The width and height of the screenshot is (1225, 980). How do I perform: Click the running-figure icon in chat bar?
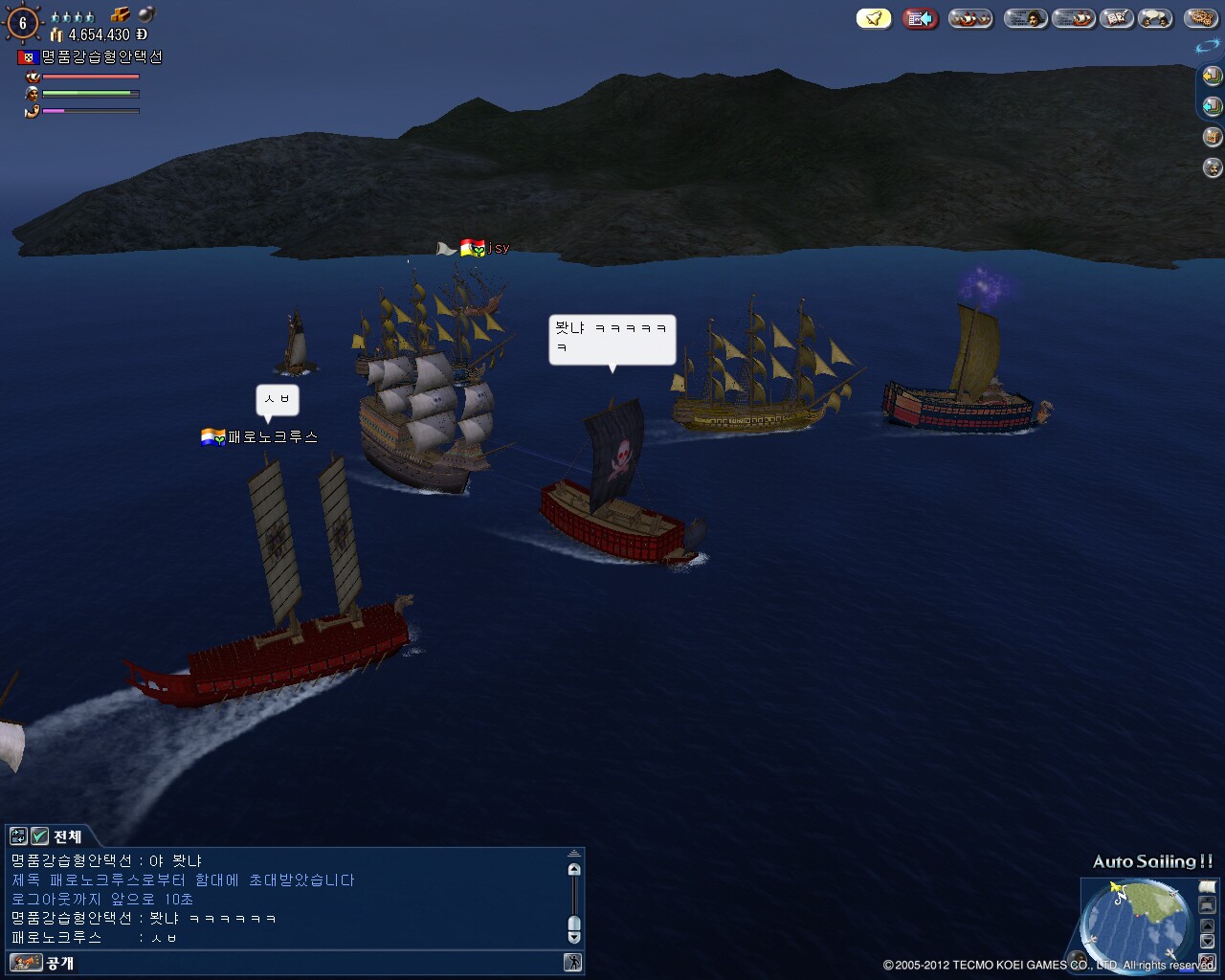coord(573,963)
